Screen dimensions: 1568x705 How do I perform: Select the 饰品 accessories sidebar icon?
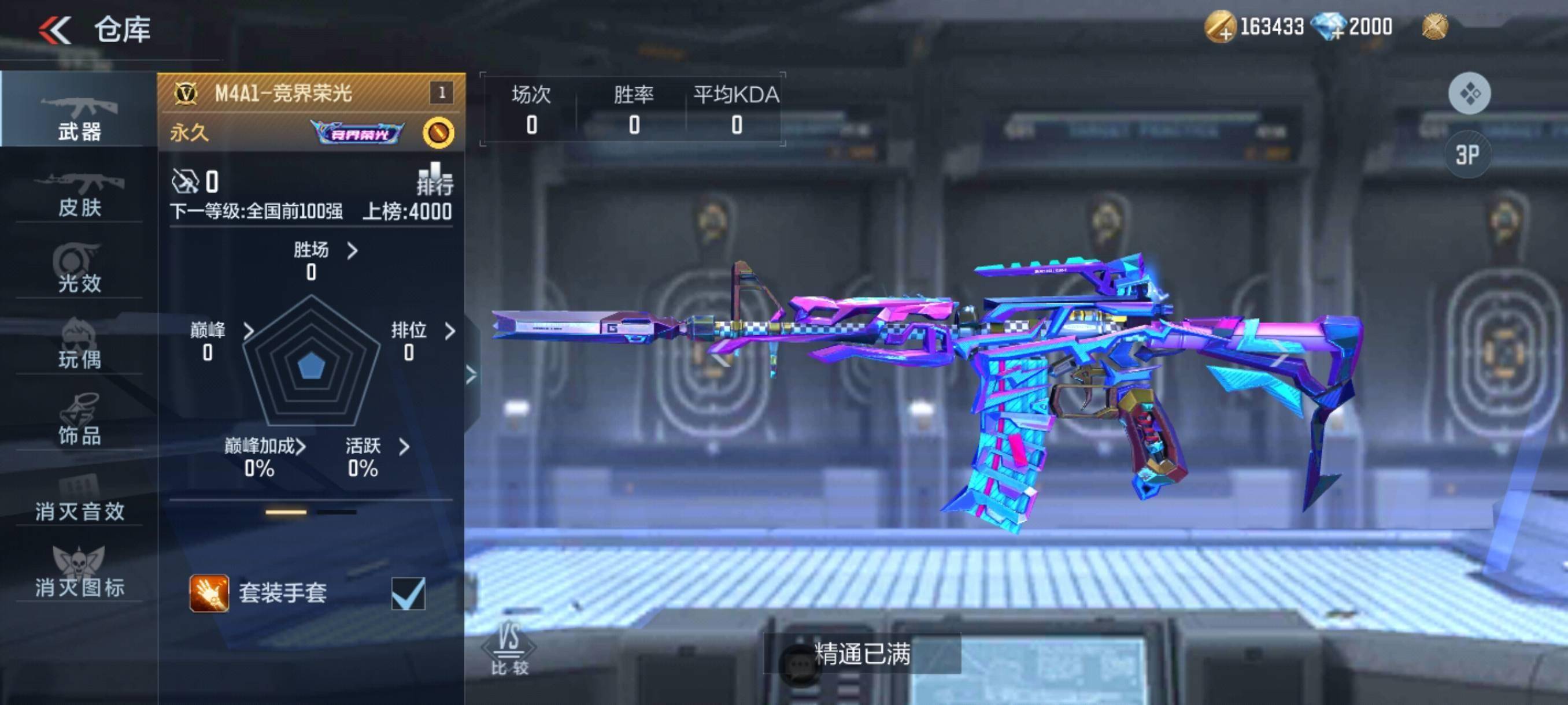(78, 421)
